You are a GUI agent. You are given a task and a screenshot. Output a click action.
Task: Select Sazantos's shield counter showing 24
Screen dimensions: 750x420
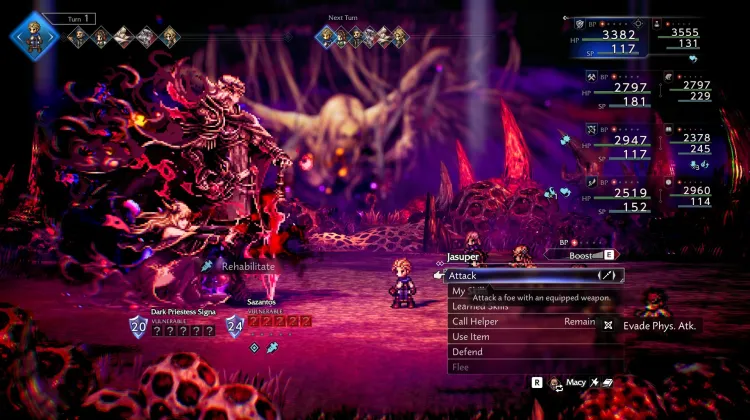[x=235, y=326]
